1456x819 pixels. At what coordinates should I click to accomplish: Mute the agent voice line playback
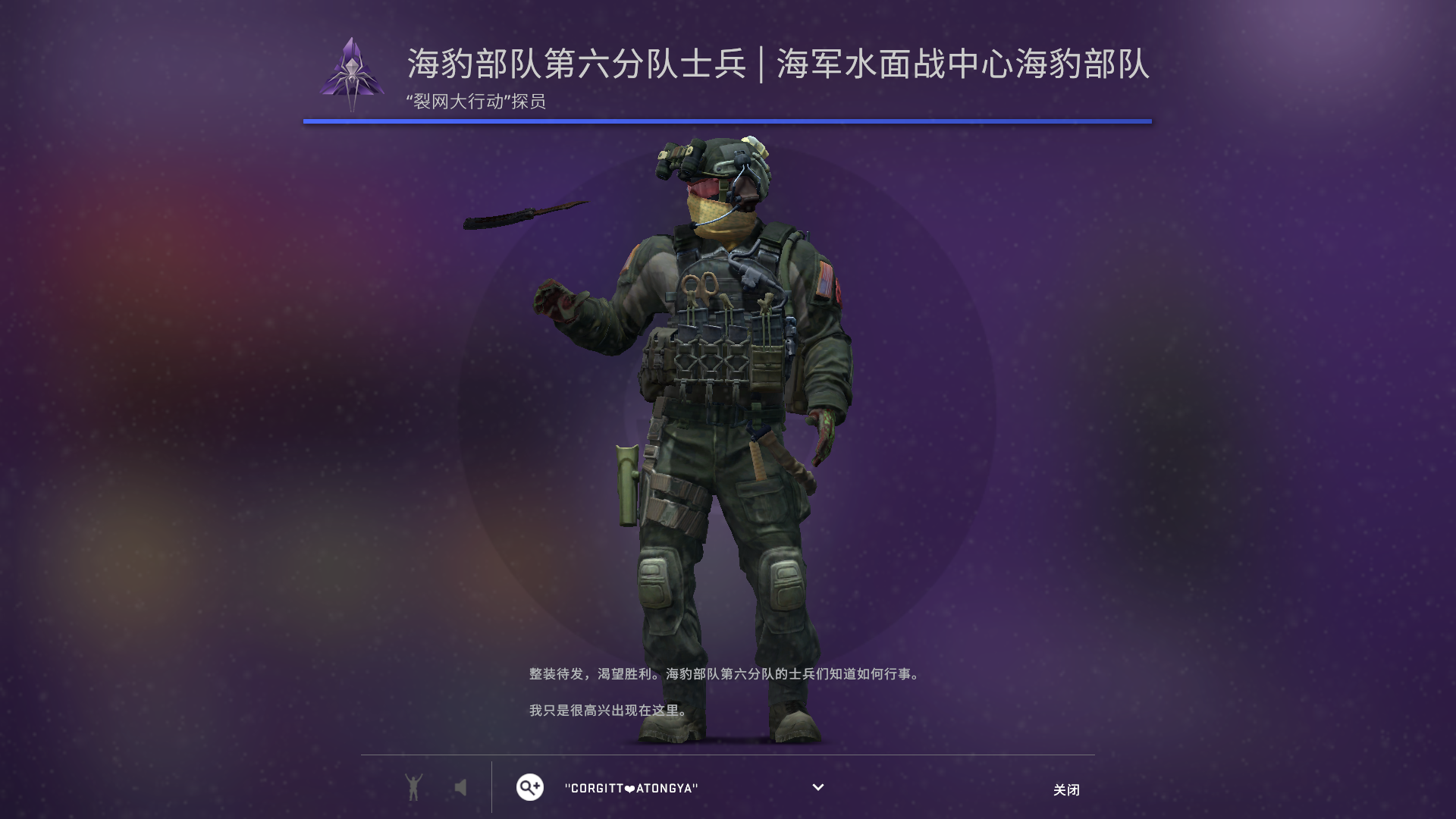tap(461, 787)
